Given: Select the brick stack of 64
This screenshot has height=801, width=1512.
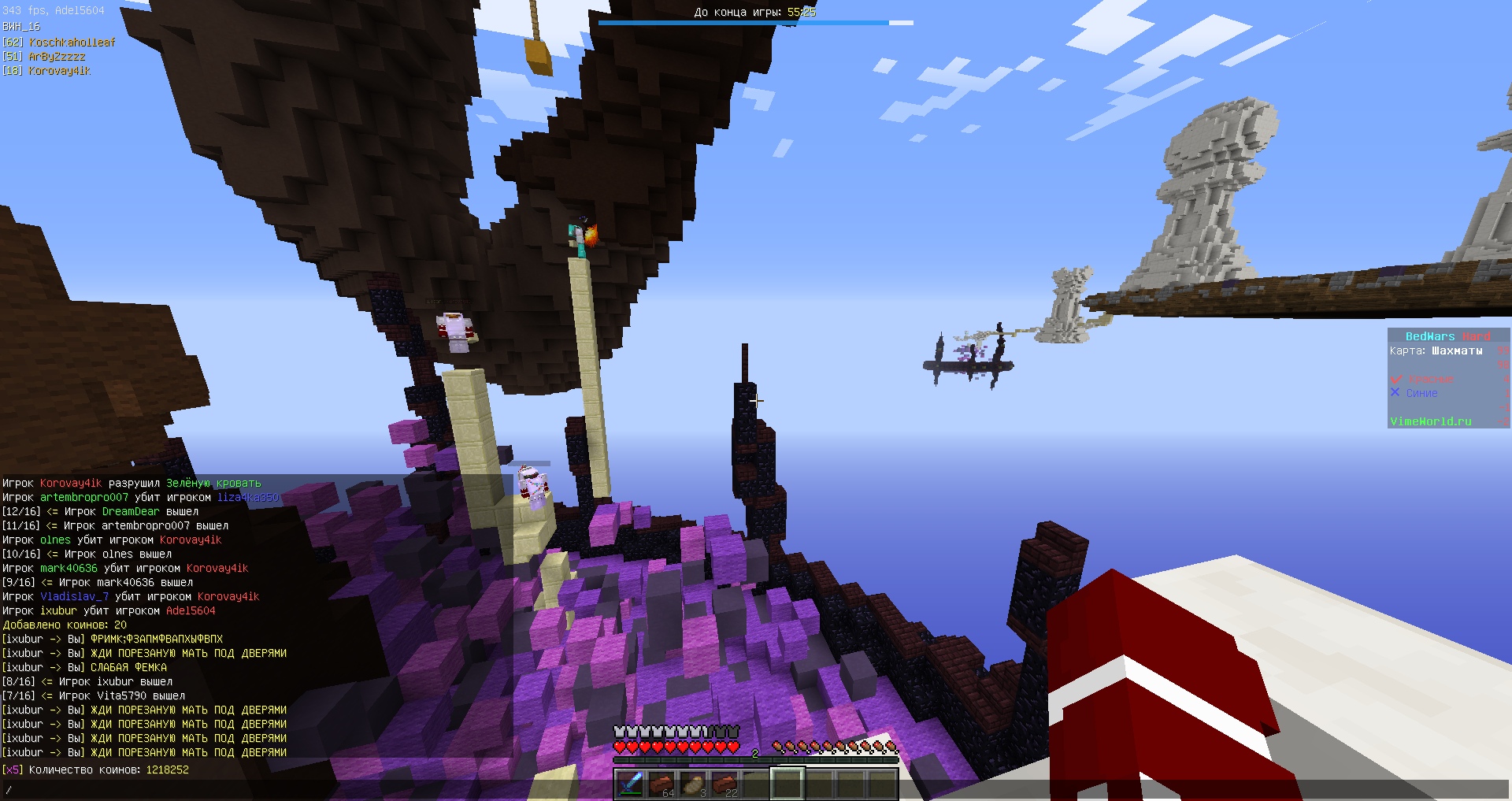Looking at the screenshot, I should point(661,784).
